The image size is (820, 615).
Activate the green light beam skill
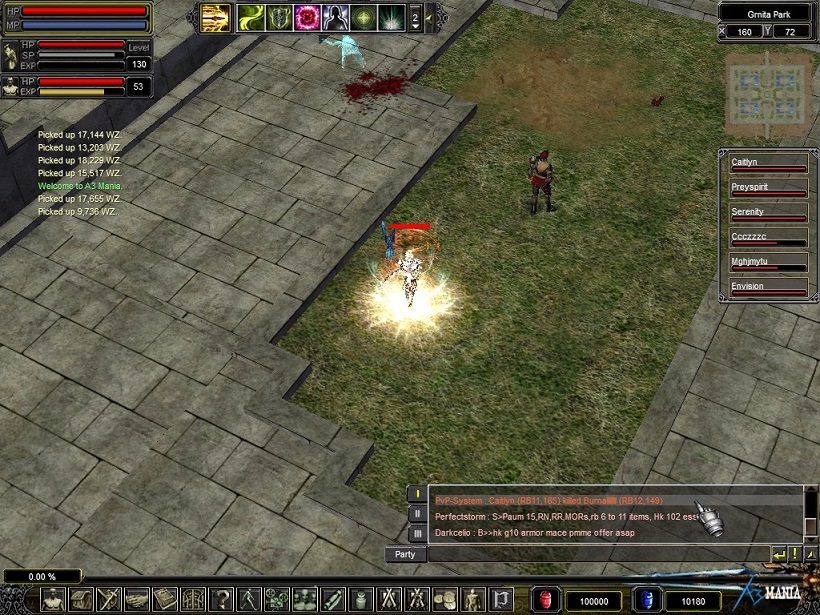click(x=389, y=18)
